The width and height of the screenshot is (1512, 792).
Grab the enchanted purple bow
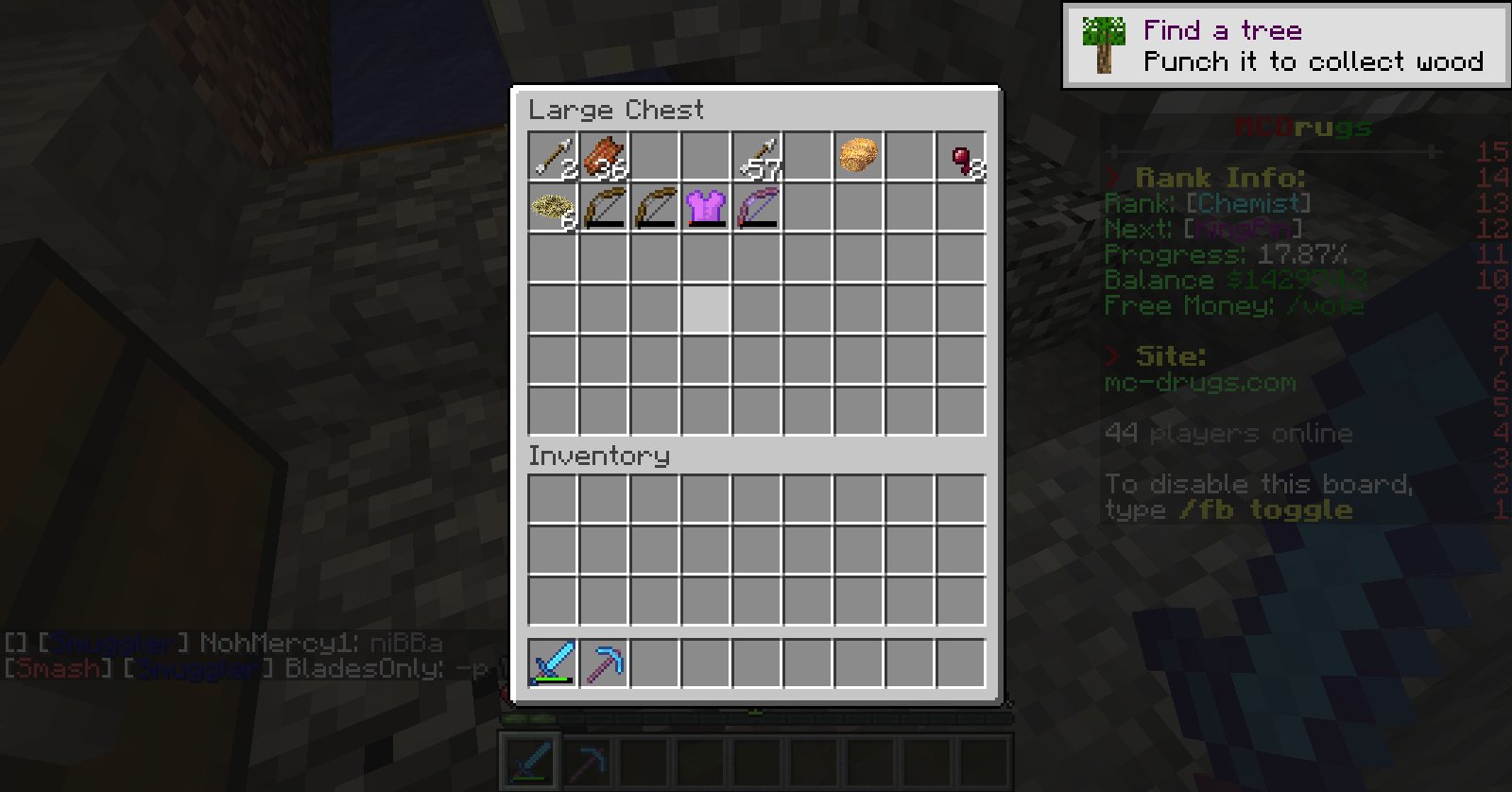pos(757,207)
